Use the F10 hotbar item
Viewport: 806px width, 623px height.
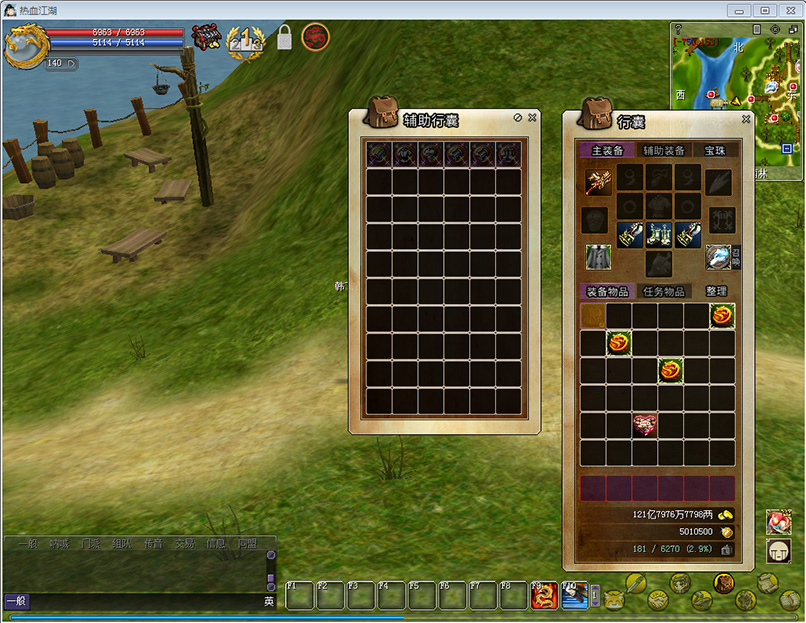coord(574,596)
